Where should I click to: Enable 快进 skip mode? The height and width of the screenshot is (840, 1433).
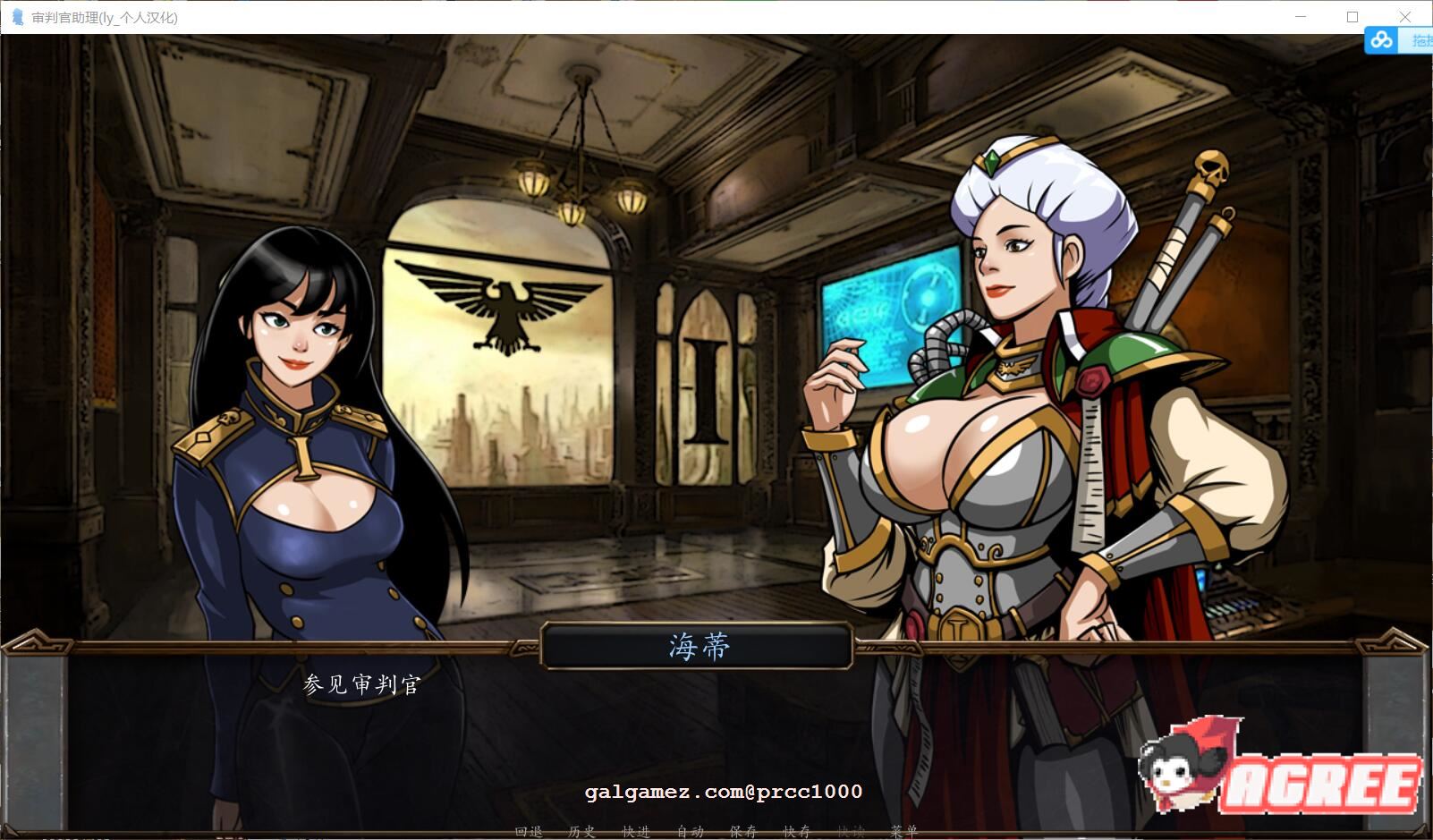coord(636,832)
